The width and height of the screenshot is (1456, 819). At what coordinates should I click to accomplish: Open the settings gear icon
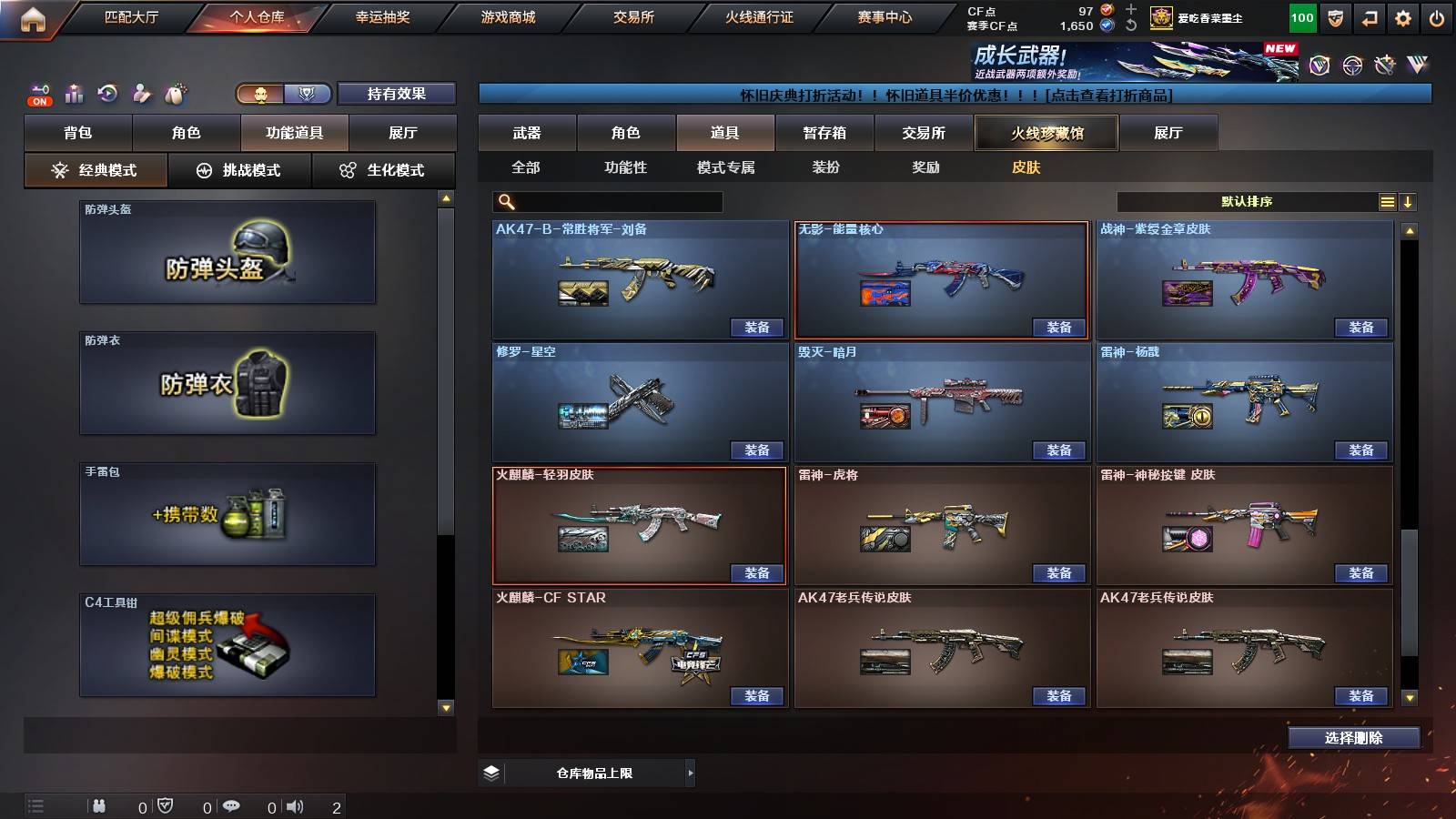pos(1404,16)
